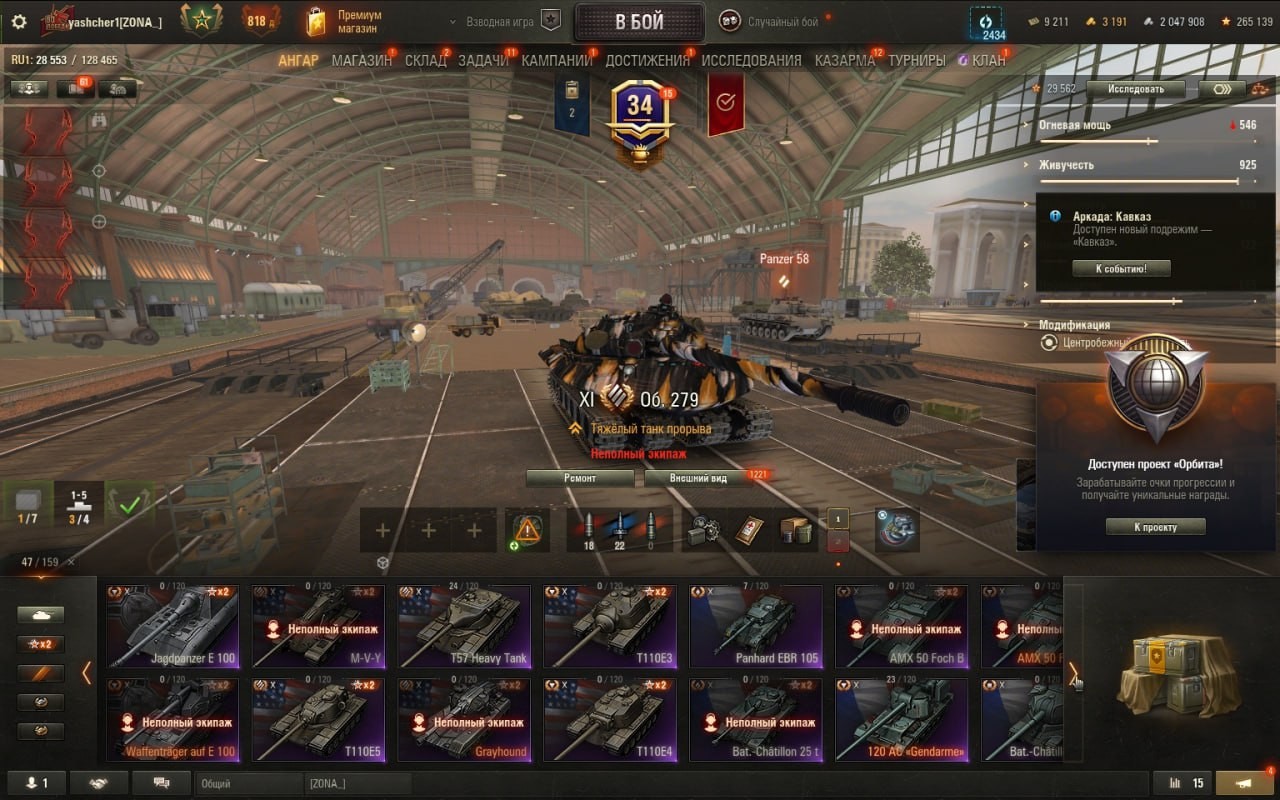Viewport: 1280px width, 800px height.
Task: Switch to the ИССЛЕДОВАНИЯ tab
Action: 751,60
